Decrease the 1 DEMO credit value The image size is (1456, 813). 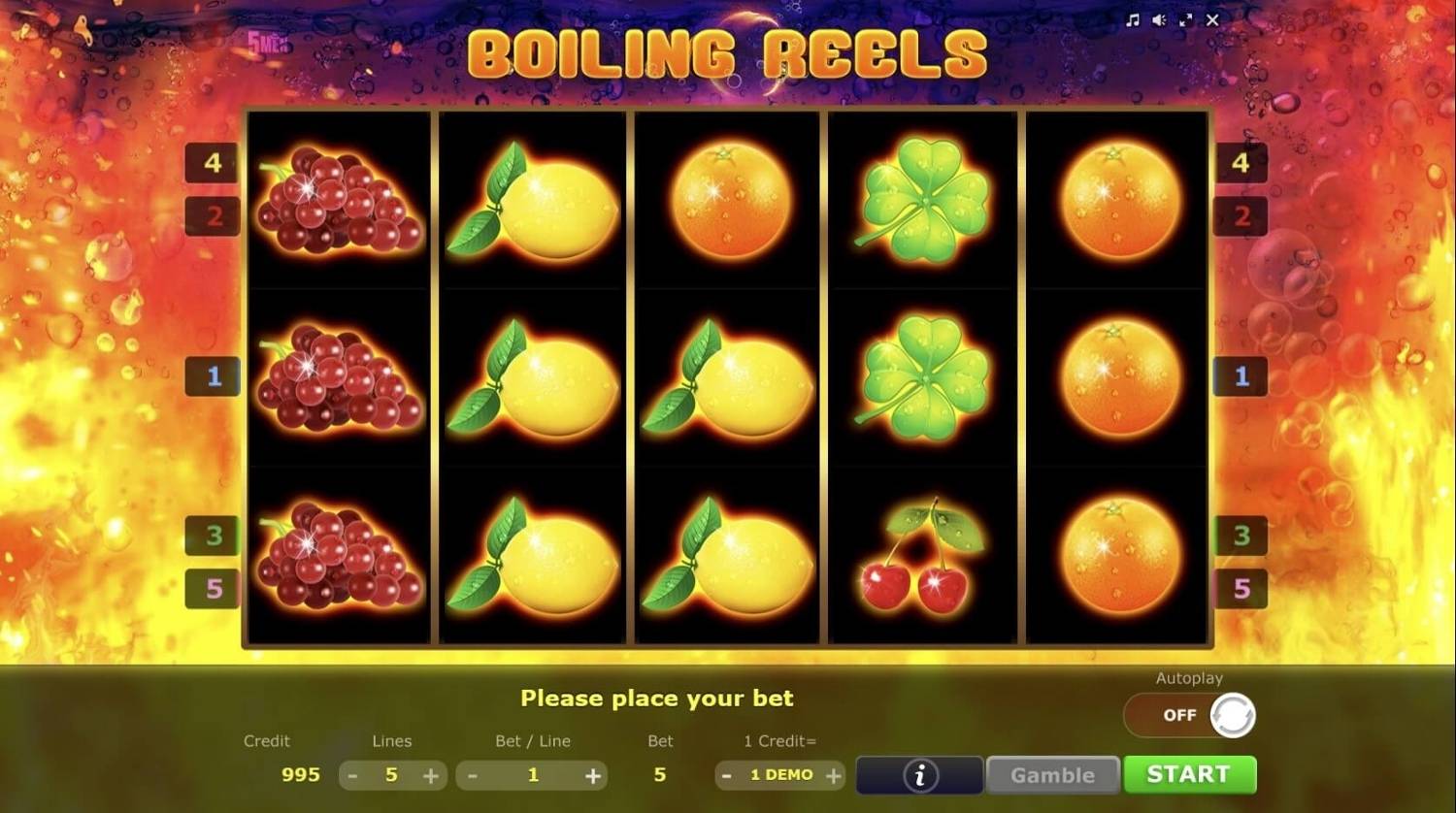click(726, 775)
